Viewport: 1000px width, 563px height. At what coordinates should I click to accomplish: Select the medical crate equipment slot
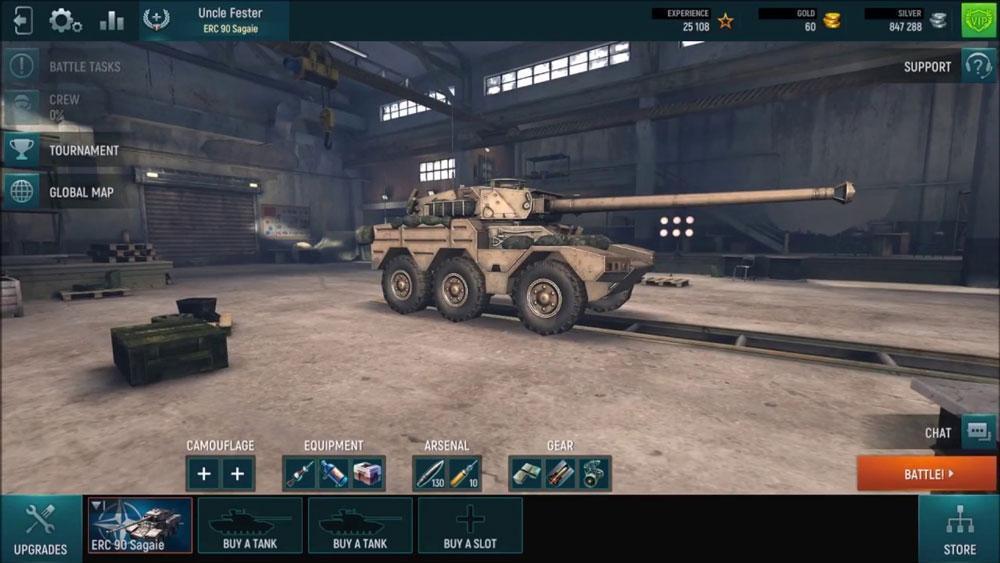point(367,474)
